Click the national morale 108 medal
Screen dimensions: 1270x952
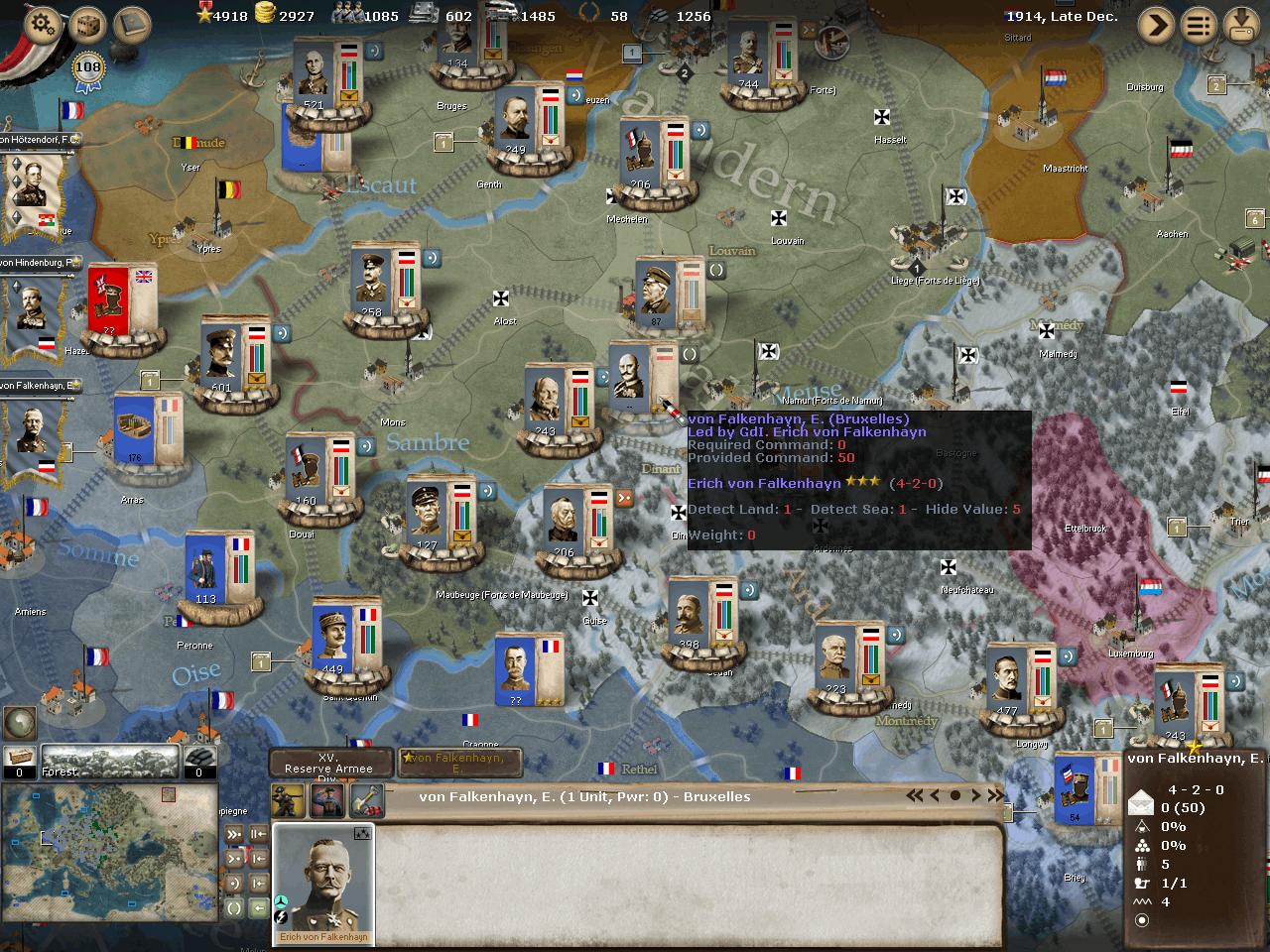click(88, 69)
